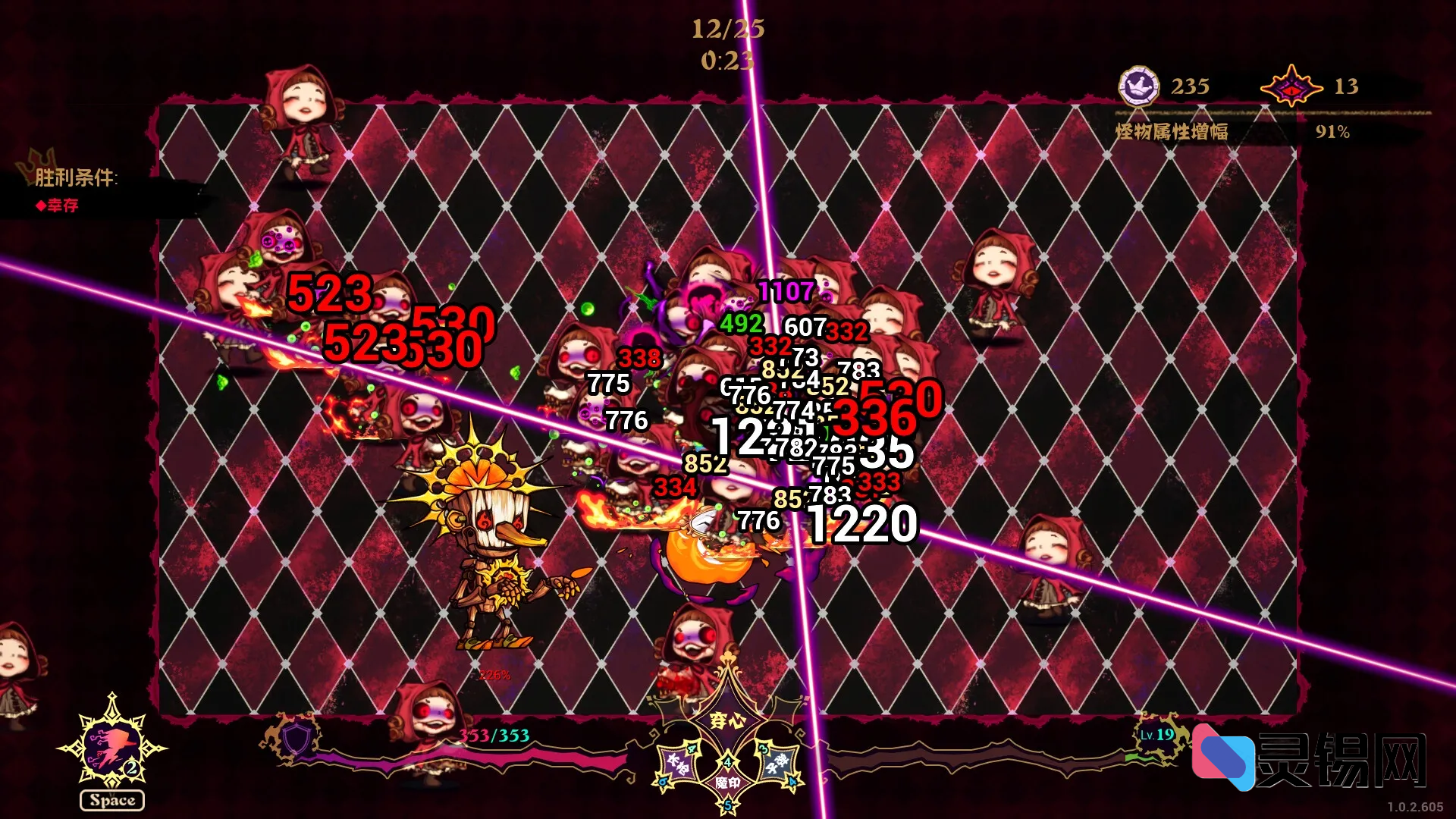
Task: Select the 长枪 weapon diamond
Action: tap(677, 763)
